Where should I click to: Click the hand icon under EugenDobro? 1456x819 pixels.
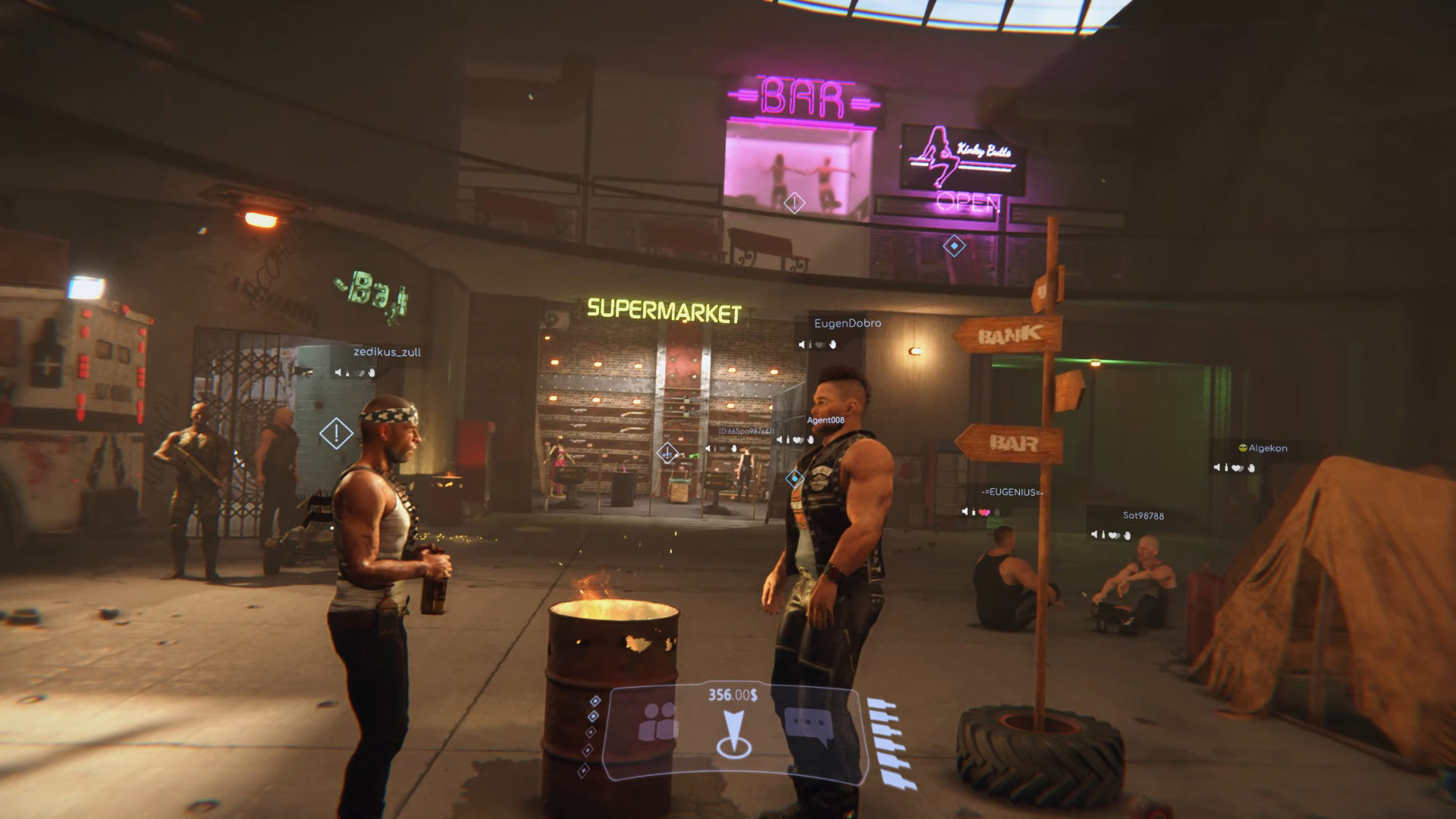(833, 345)
